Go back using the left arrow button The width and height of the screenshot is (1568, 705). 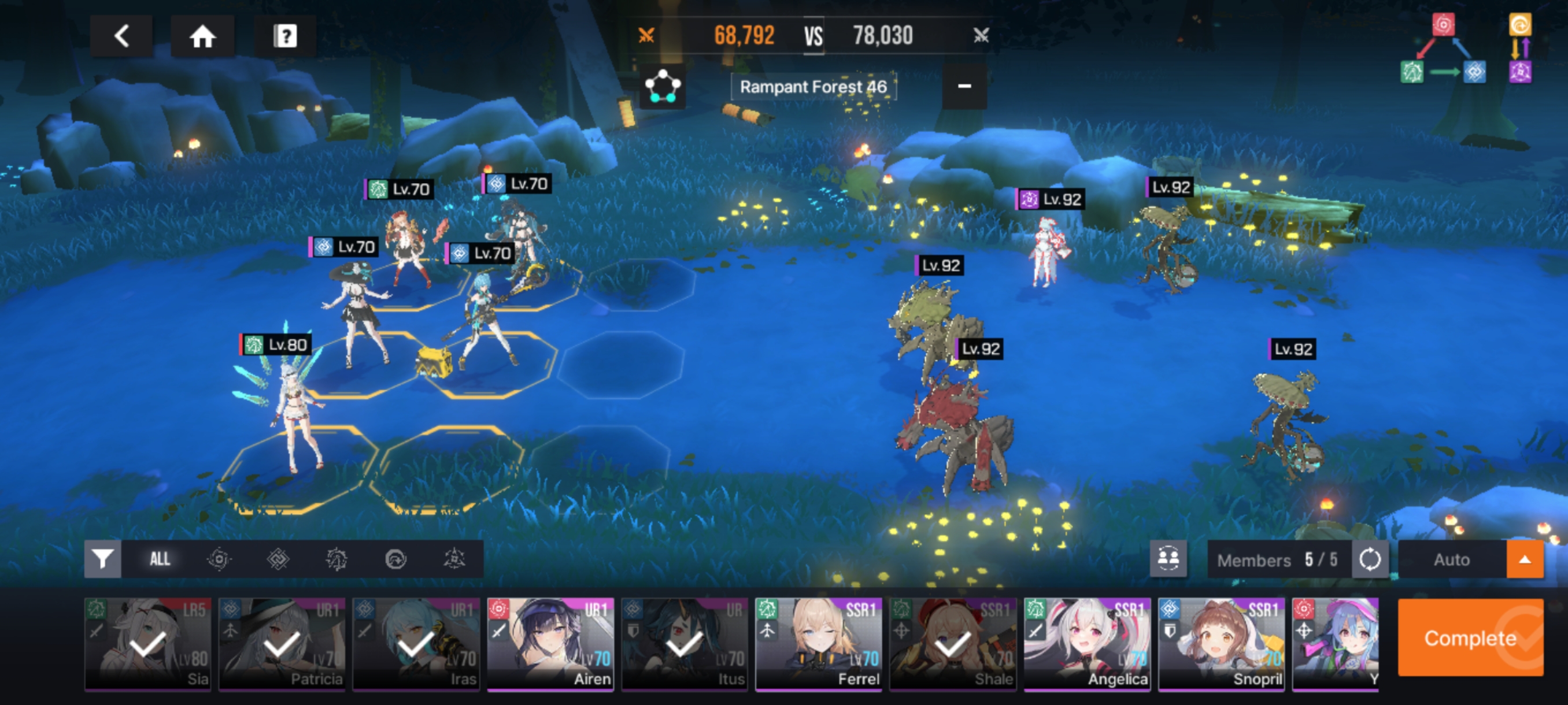click(121, 36)
